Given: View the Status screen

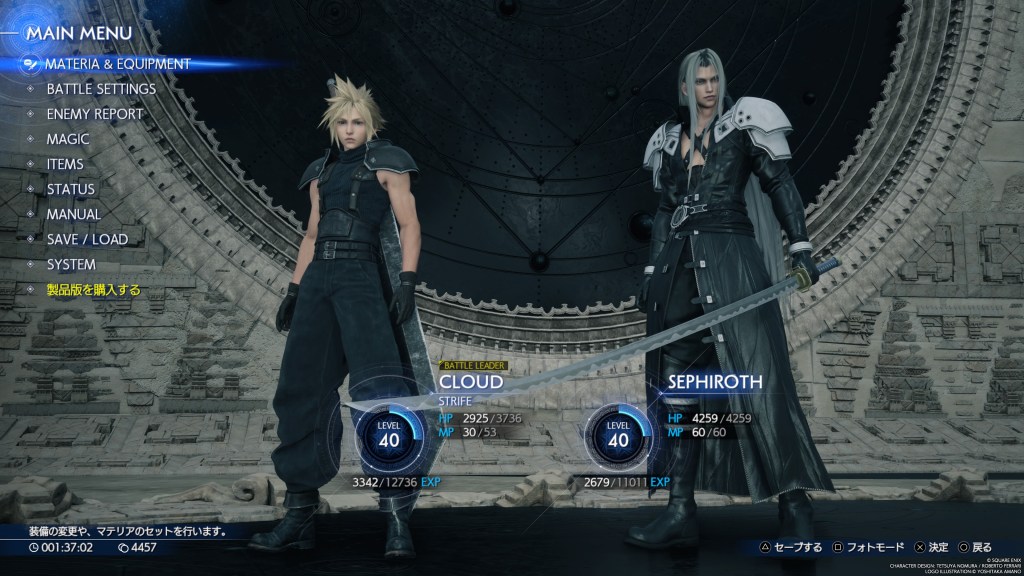Looking at the screenshot, I should pyautogui.click(x=71, y=189).
